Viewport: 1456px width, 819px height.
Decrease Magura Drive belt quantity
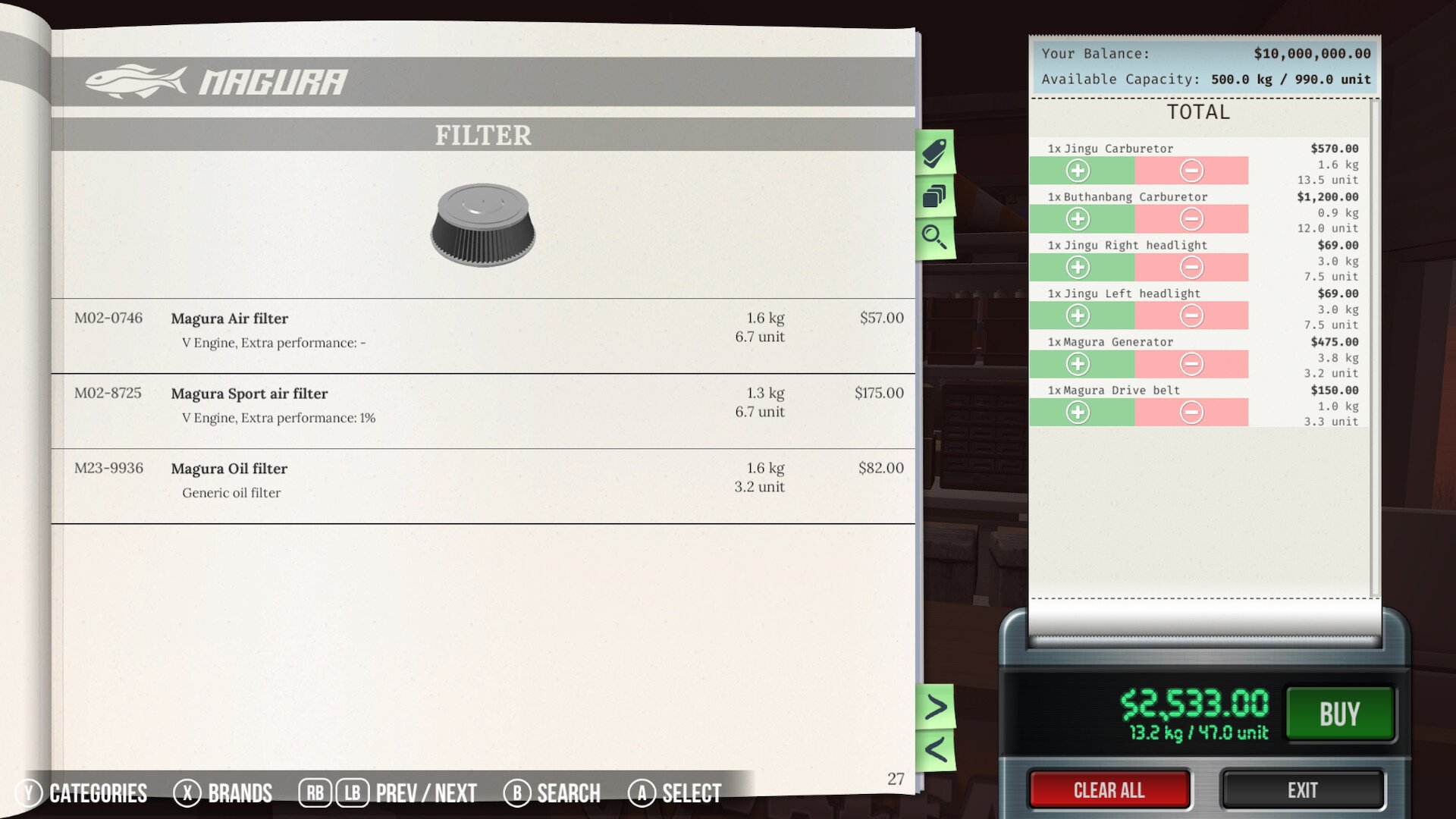(x=1191, y=413)
